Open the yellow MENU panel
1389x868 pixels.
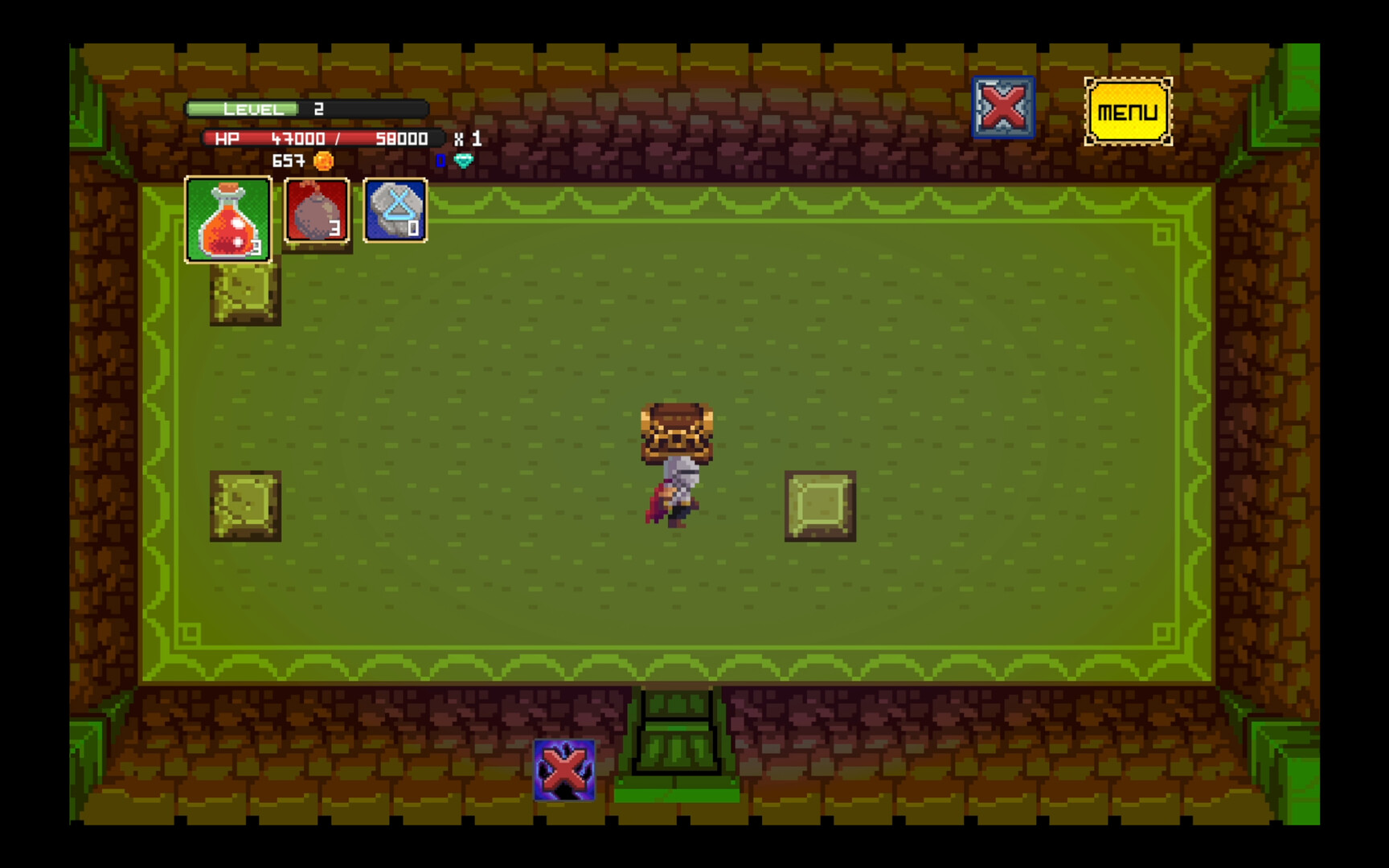(1127, 111)
